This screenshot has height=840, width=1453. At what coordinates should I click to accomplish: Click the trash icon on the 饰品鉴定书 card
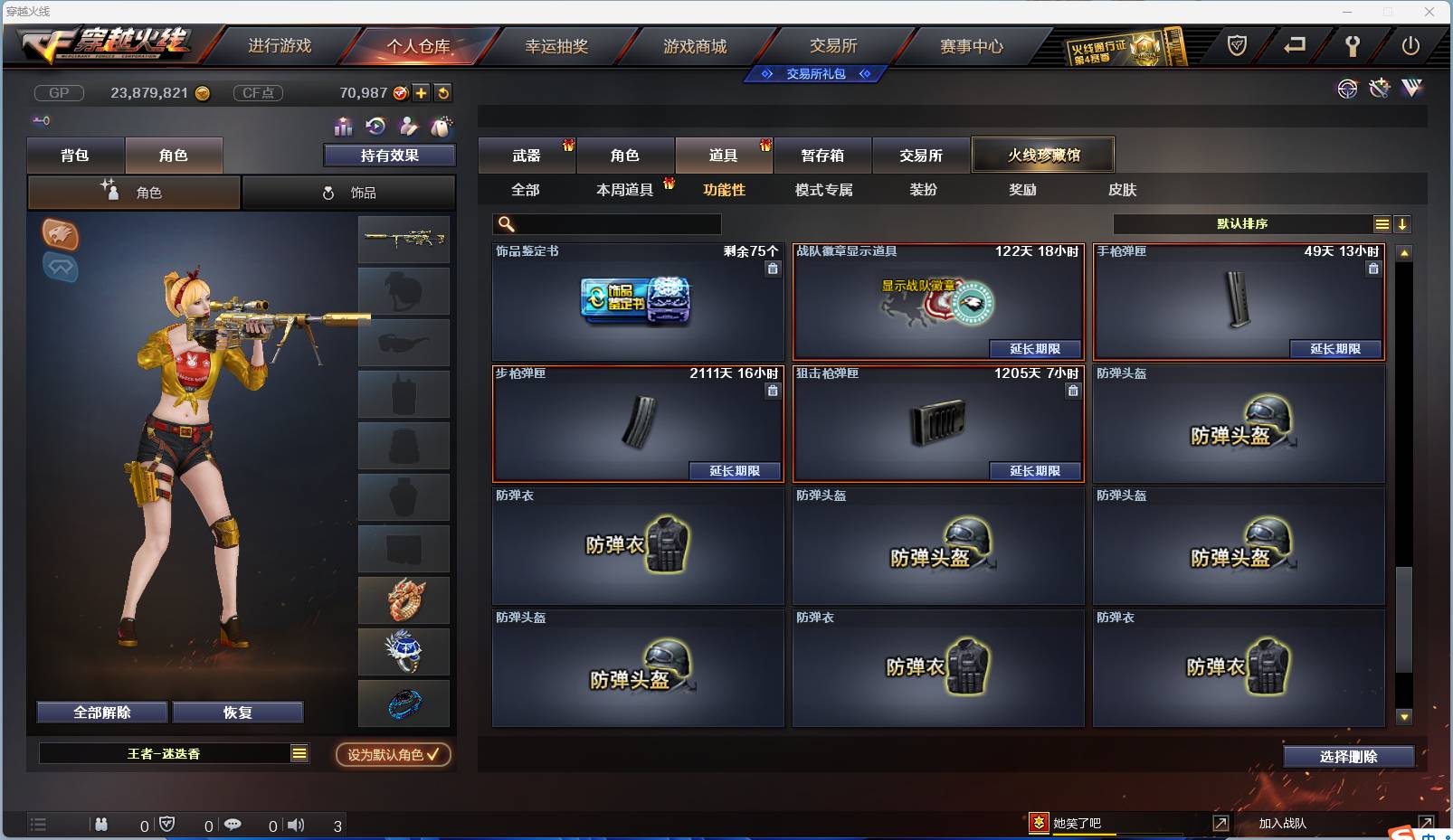click(774, 269)
